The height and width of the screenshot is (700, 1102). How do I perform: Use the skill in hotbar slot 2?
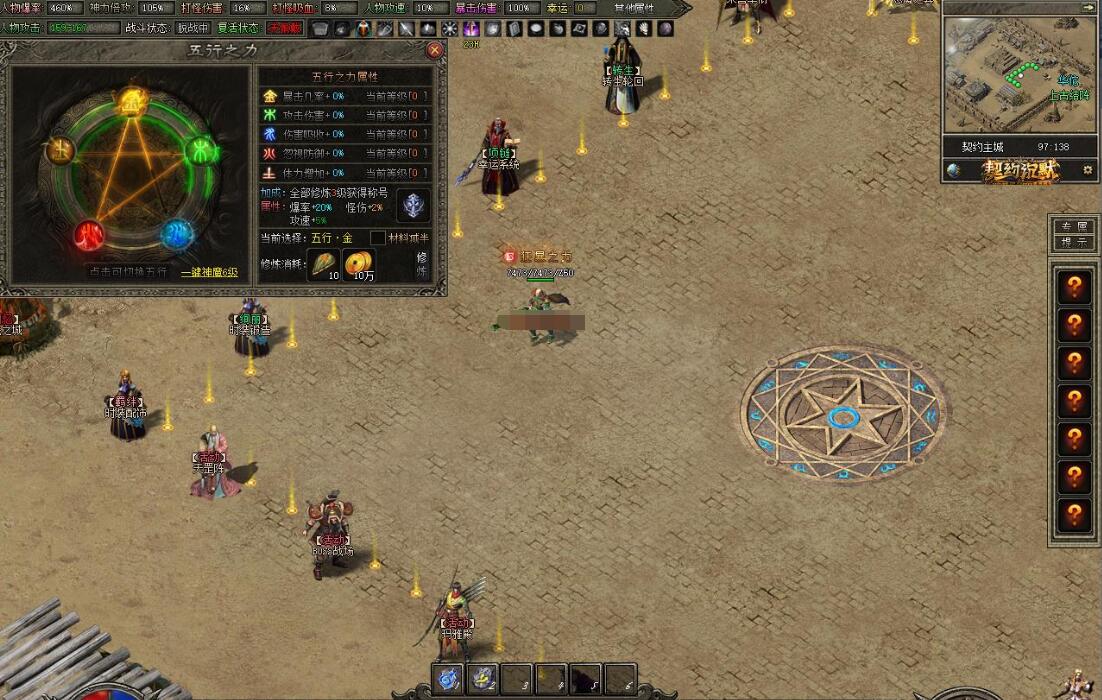pyautogui.click(x=484, y=677)
